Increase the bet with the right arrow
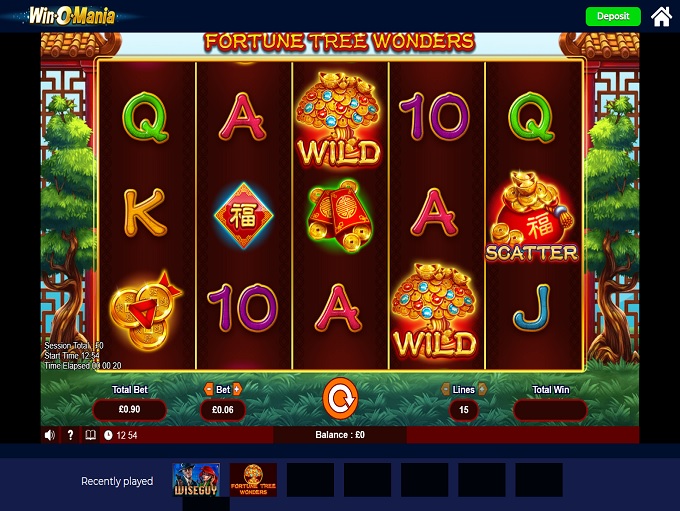The height and width of the screenshot is (511, 680). 238,389
